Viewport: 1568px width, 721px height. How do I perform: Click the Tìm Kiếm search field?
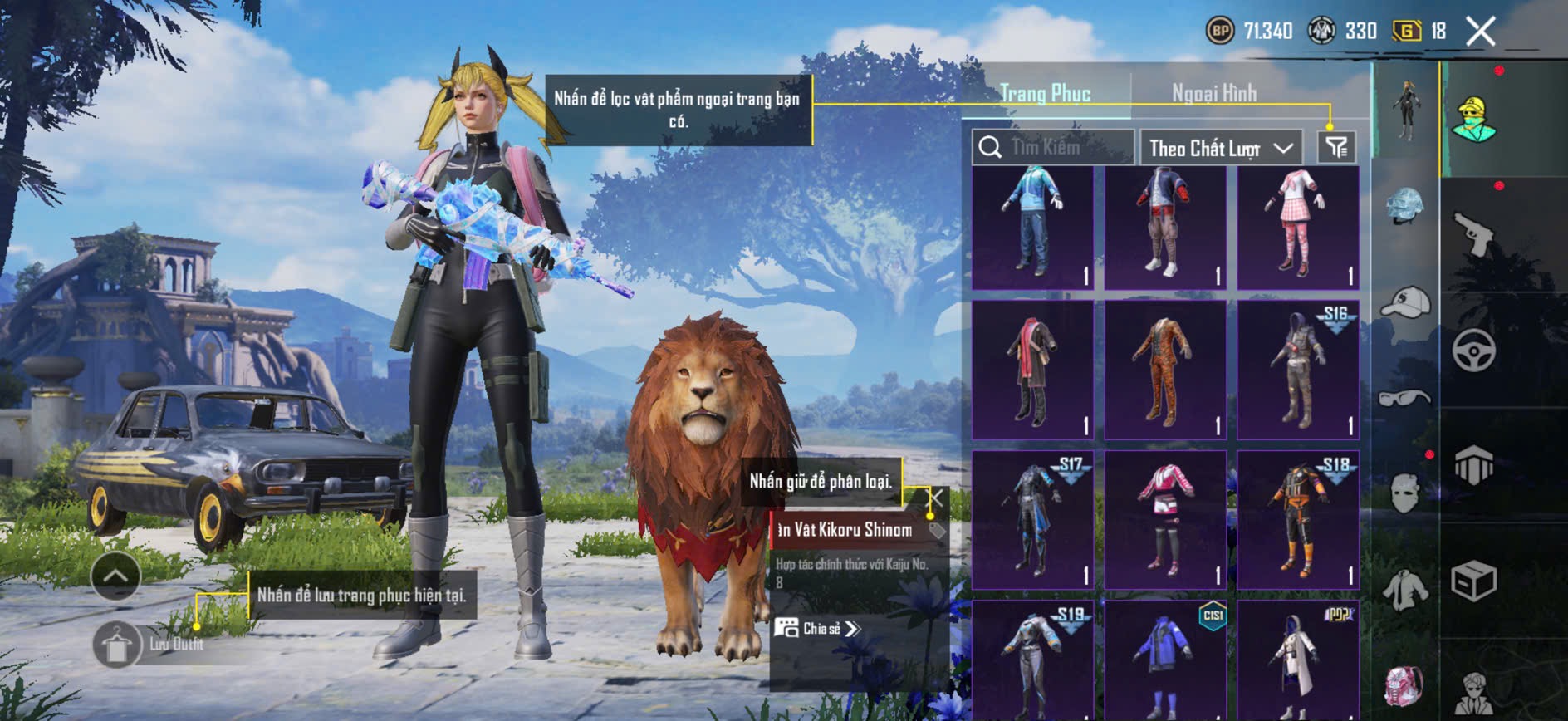pos(1053,148)
